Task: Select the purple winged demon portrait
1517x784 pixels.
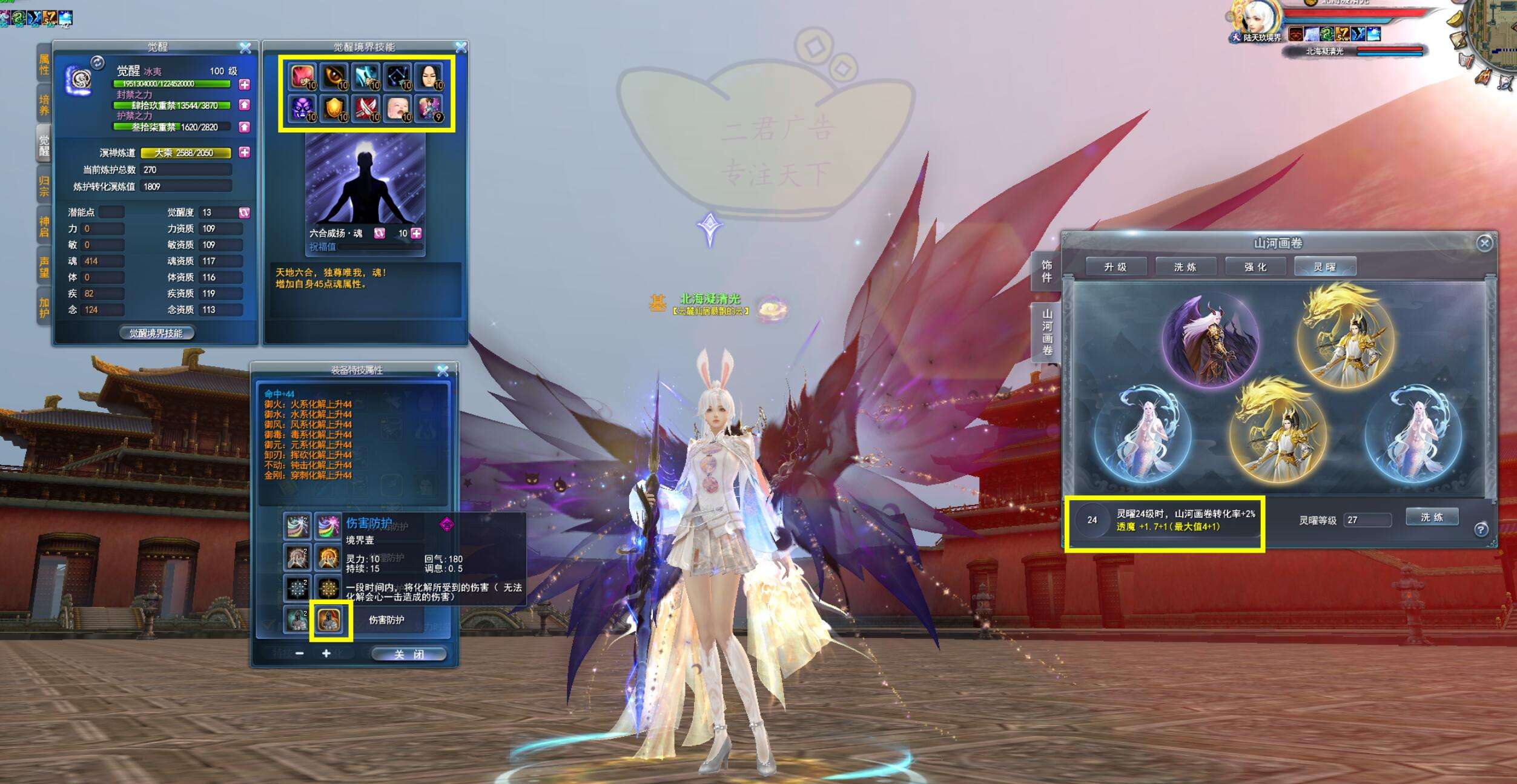Action: (x=1210, y=340)
